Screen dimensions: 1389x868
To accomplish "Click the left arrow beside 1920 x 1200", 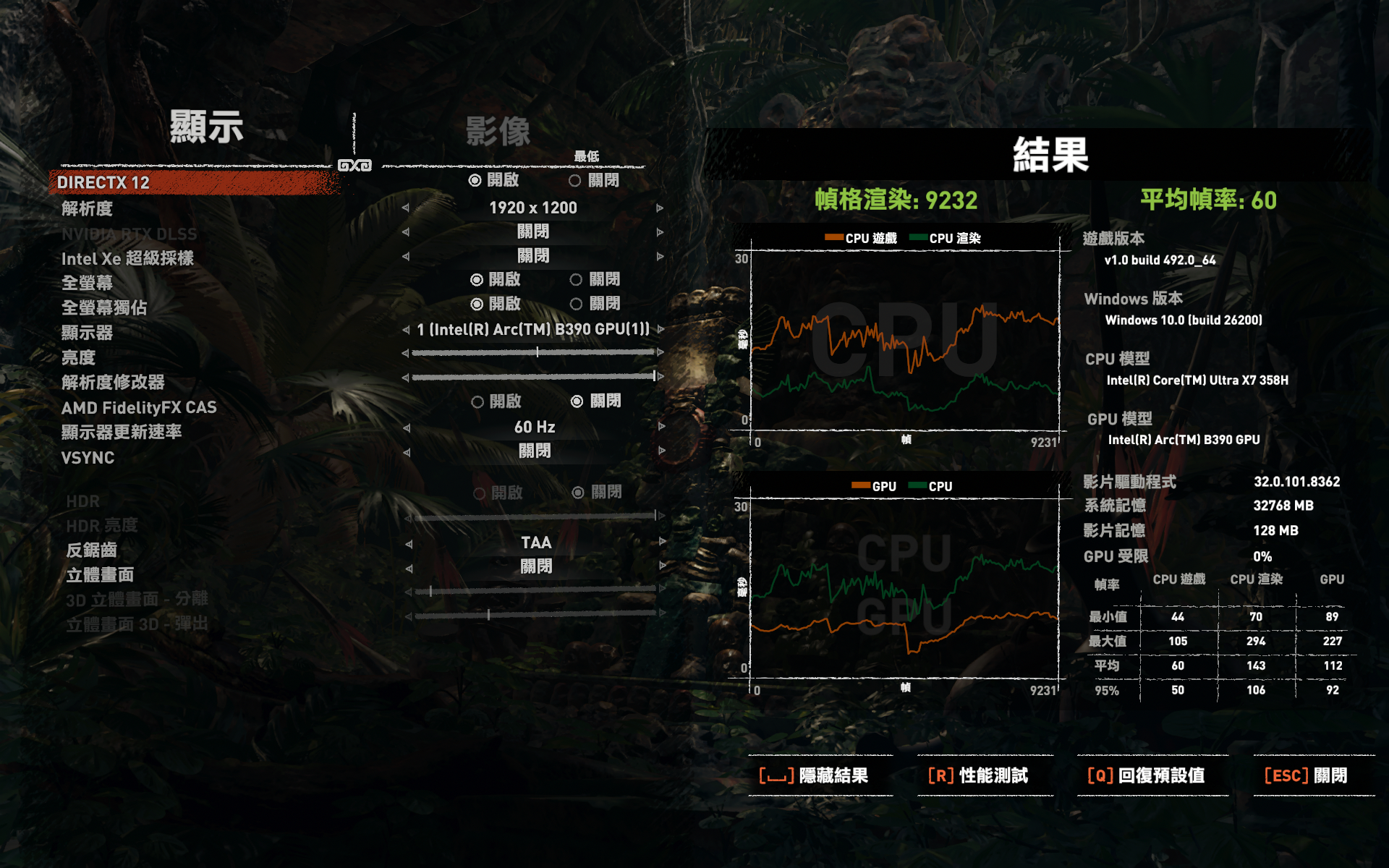I will point(406,208).
